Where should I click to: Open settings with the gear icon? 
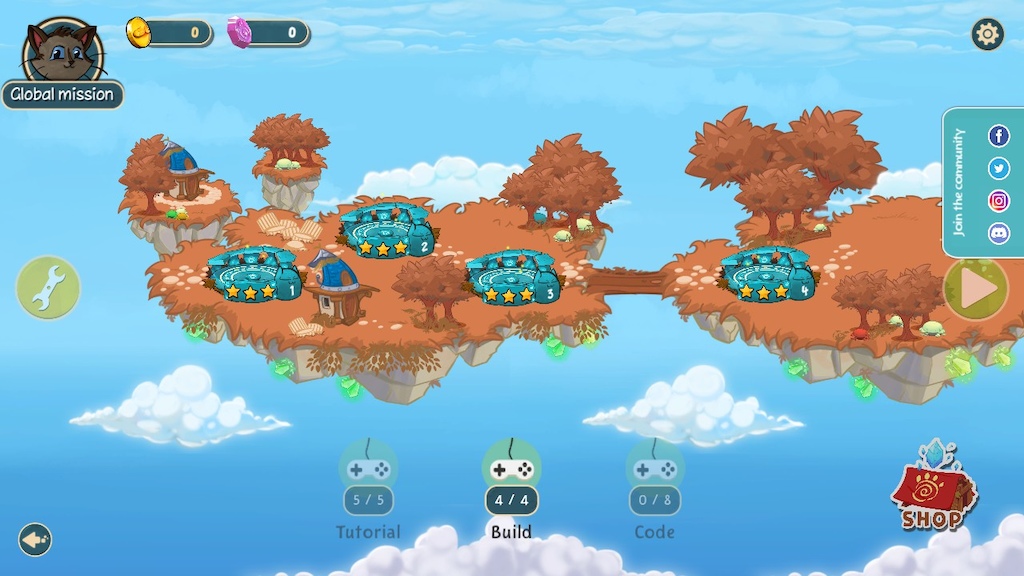pos(987,35)
